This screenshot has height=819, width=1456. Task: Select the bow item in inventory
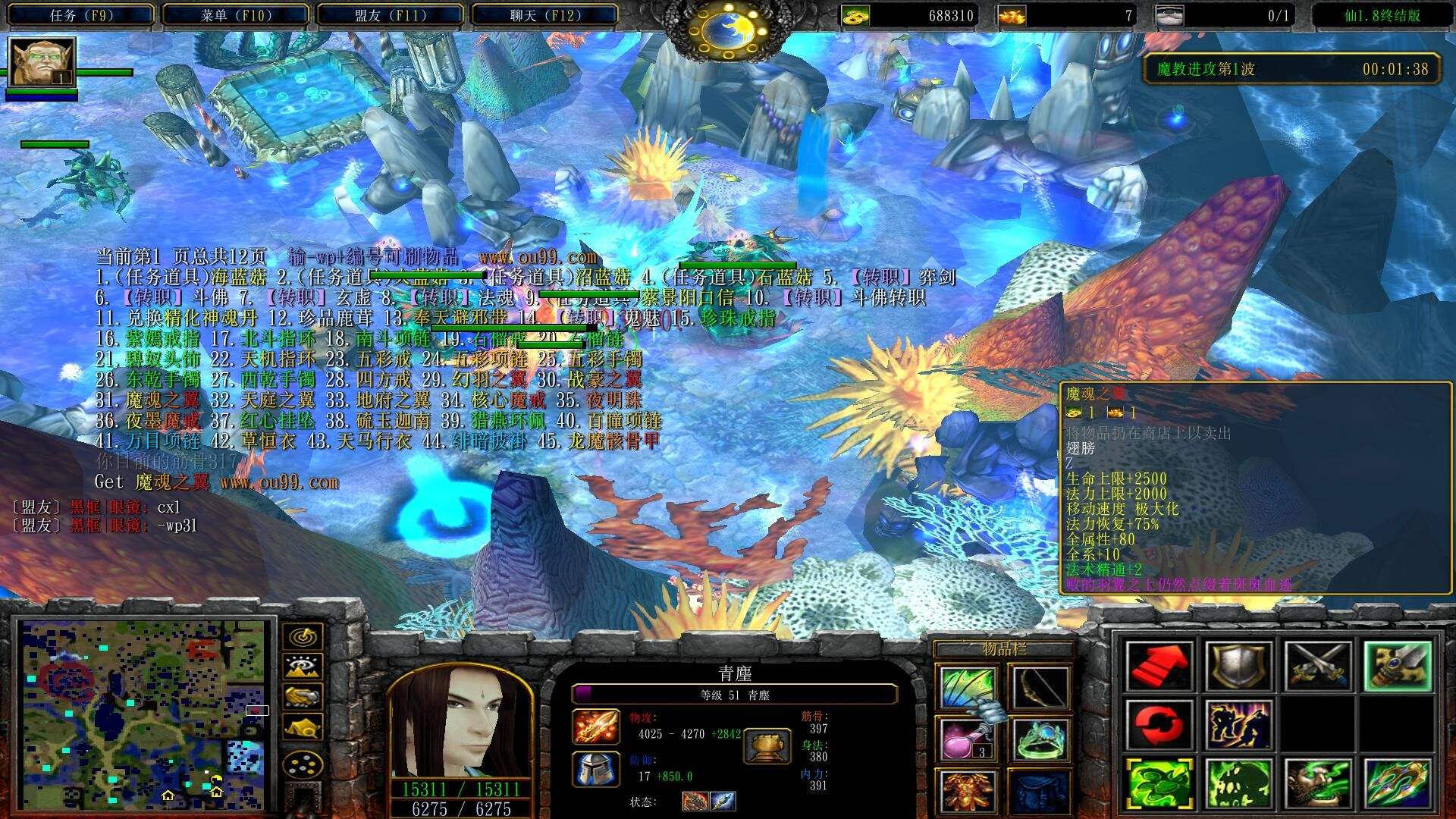tap(1040, 688)
